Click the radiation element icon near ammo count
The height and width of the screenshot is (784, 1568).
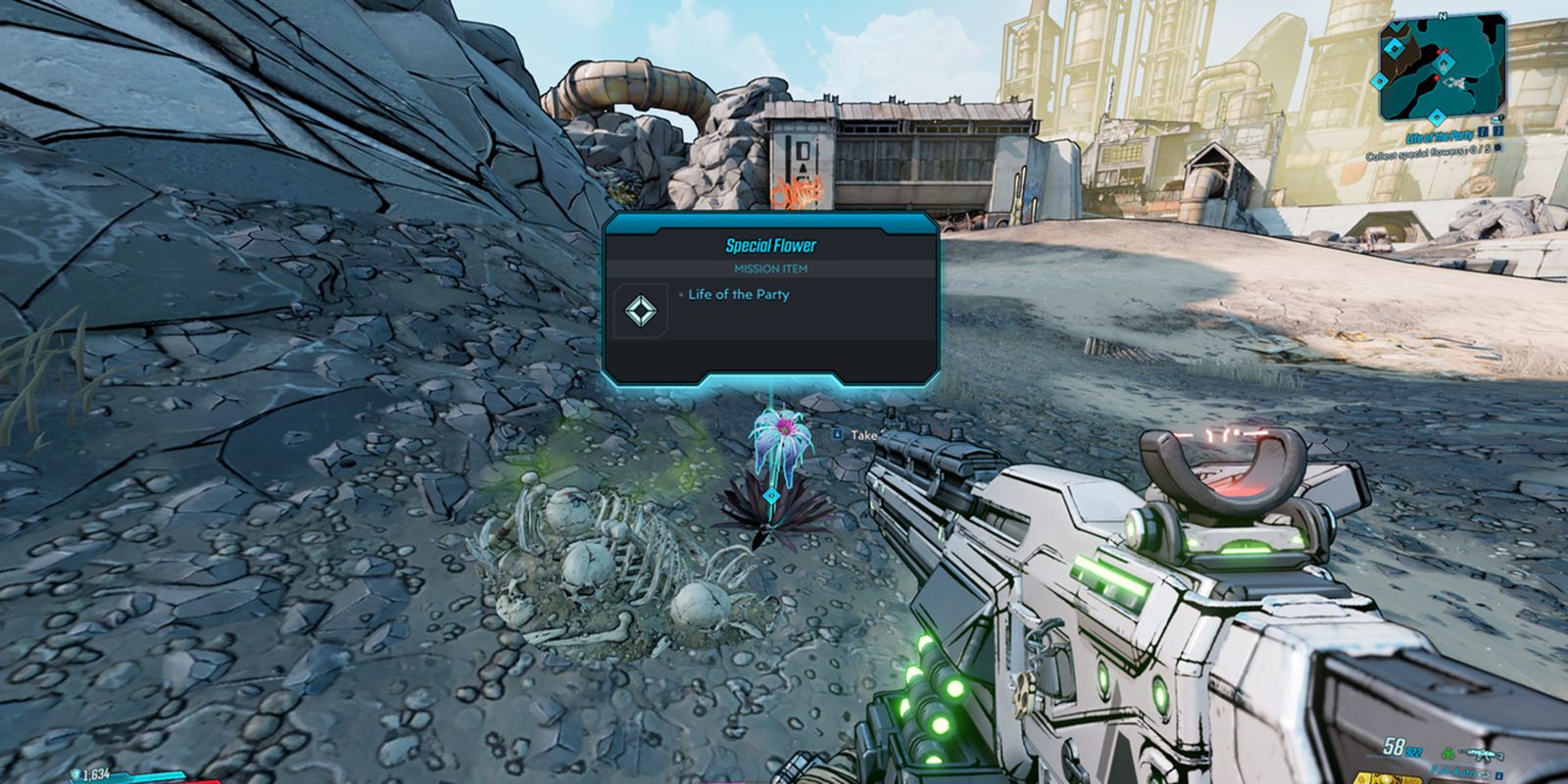pos(1448,755)
